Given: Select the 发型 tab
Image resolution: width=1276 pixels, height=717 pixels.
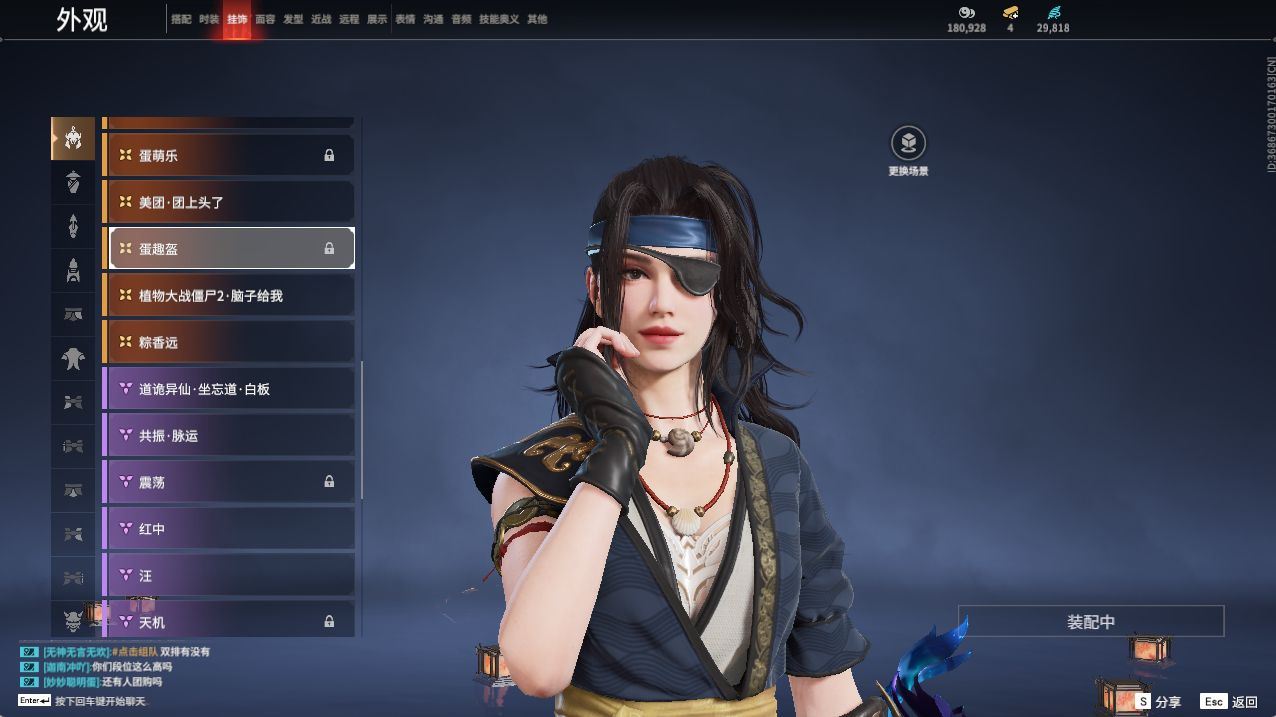Looking at the screenshot, I should pos(293,19).
